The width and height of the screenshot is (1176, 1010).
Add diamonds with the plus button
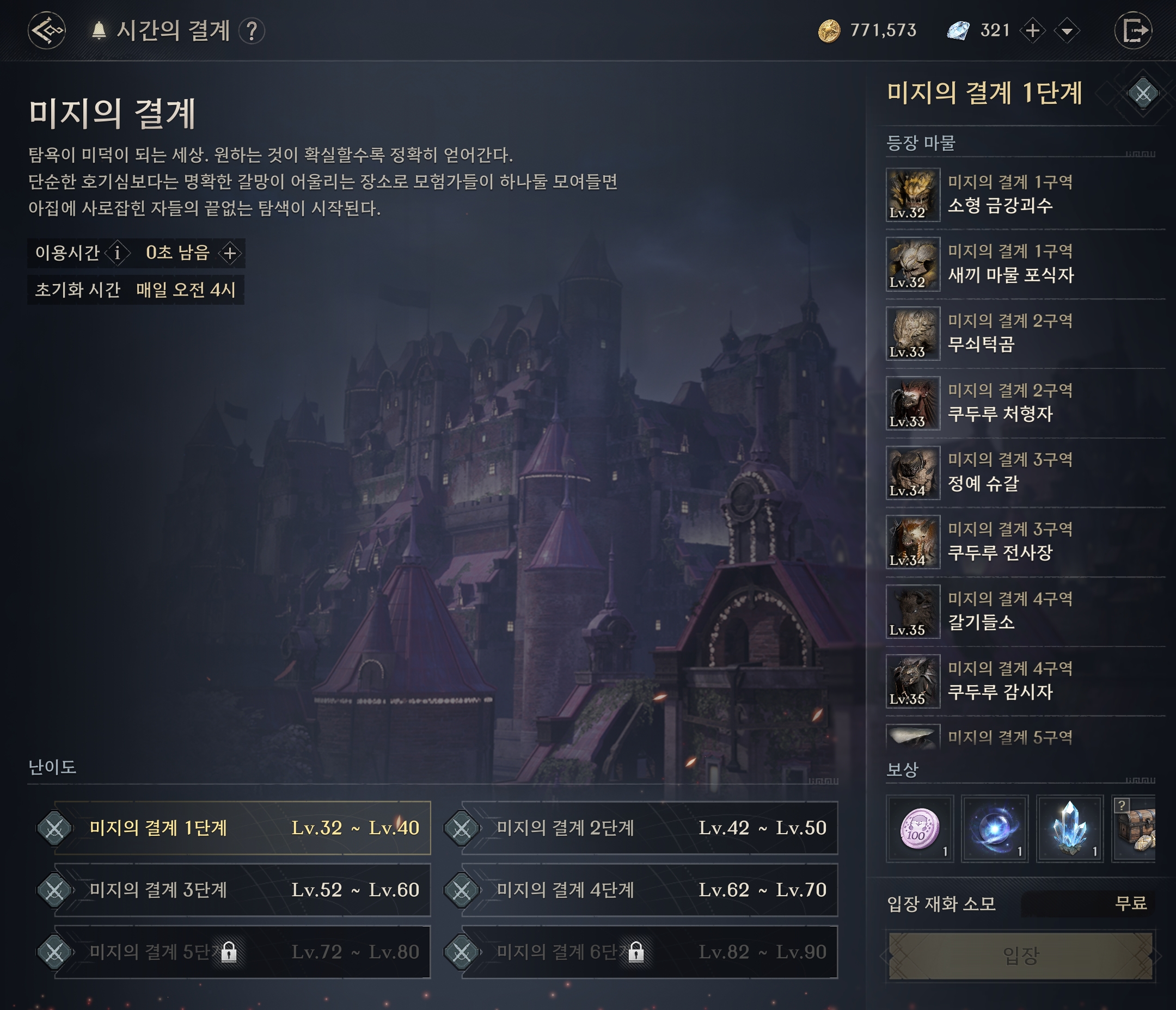(x=1032, y=30)
